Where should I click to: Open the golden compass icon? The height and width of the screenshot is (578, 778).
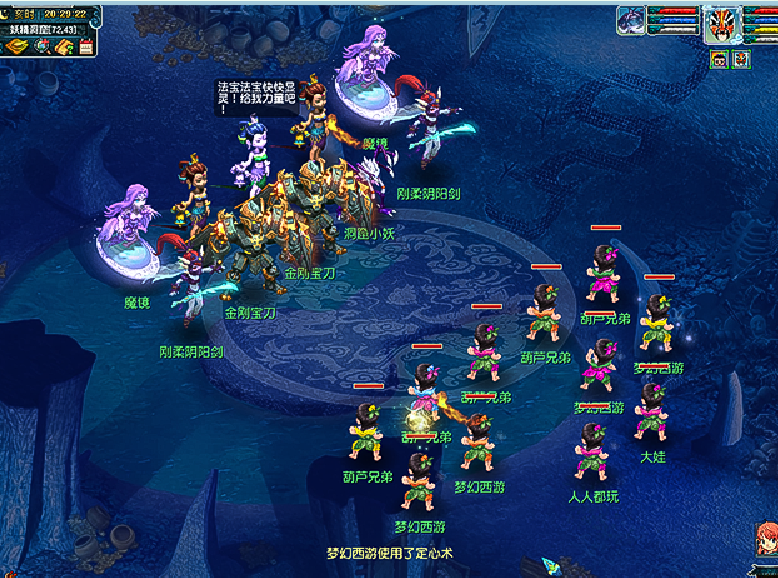coord(16,46)
